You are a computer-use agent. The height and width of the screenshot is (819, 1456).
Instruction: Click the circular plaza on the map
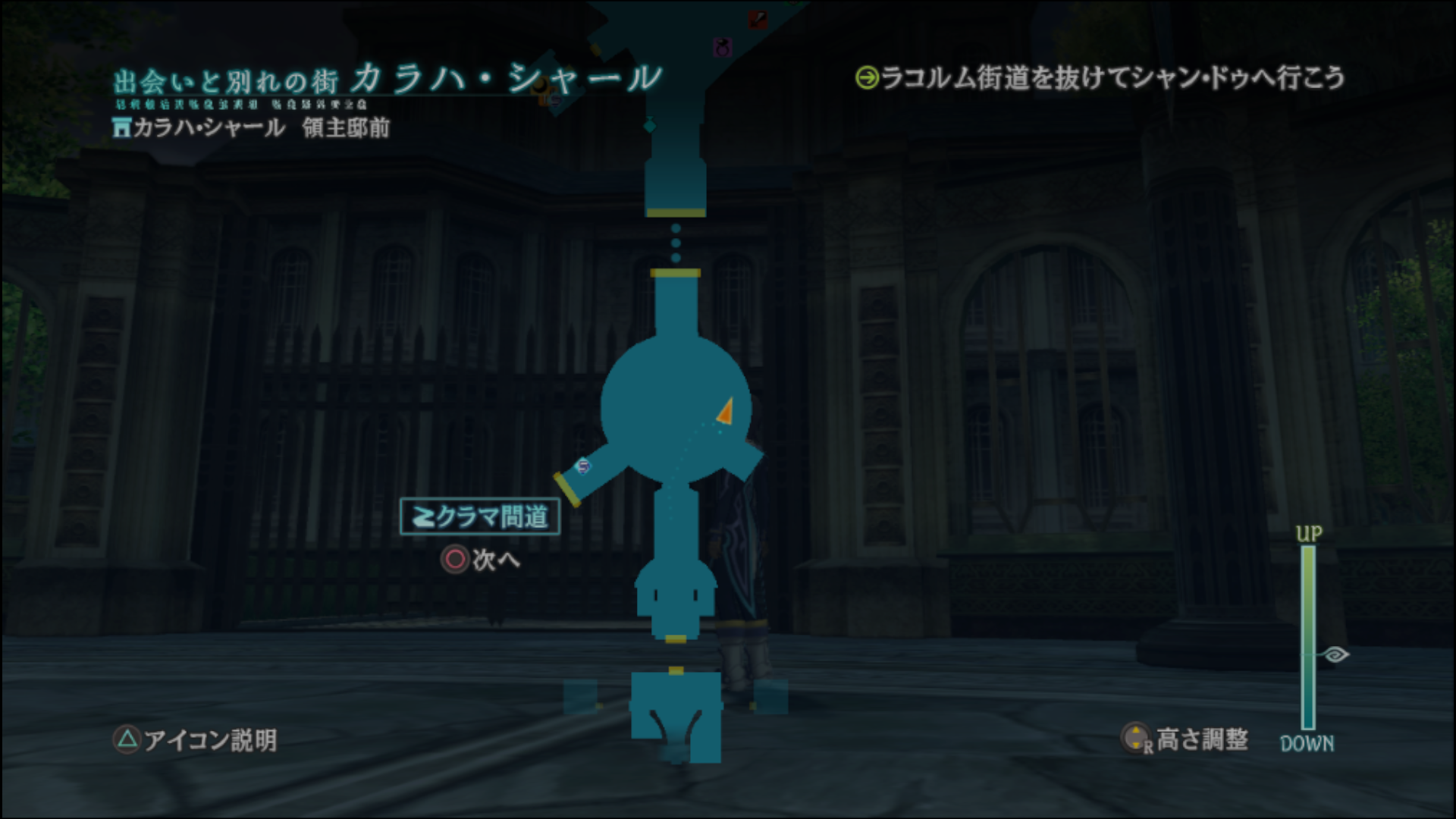[x=667, y=409]
